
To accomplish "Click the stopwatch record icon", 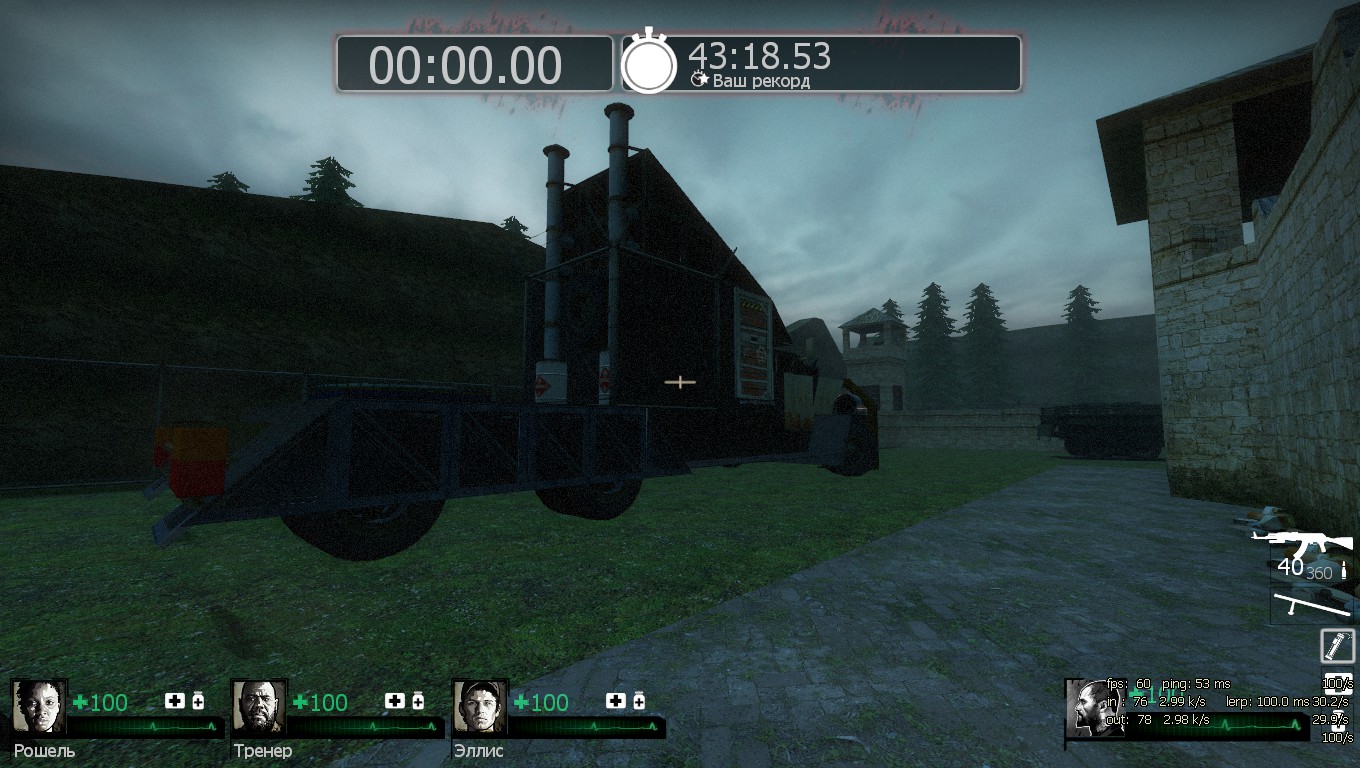I will (650, 63).
